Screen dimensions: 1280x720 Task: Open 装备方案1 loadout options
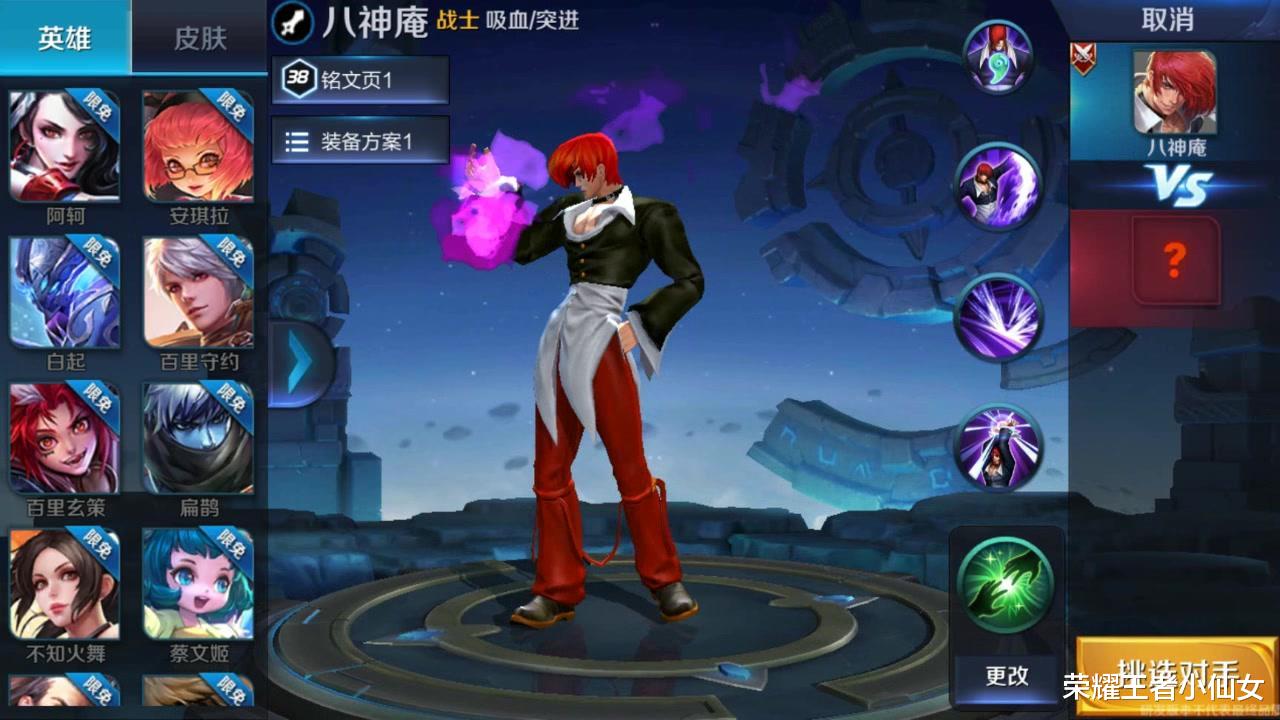[x=360, y=140]
